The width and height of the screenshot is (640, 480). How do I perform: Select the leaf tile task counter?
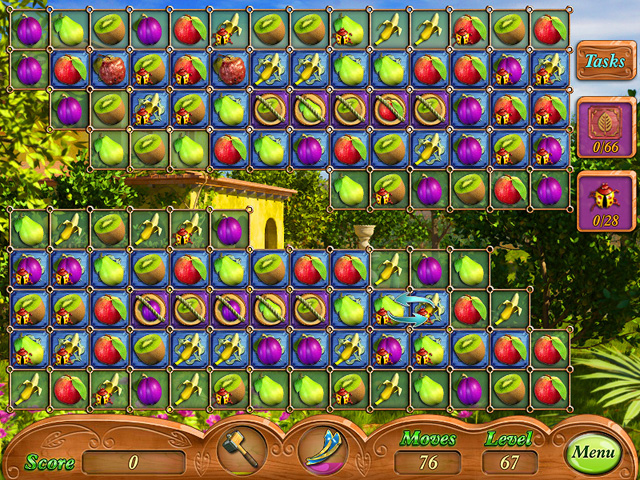click(606, 127)
